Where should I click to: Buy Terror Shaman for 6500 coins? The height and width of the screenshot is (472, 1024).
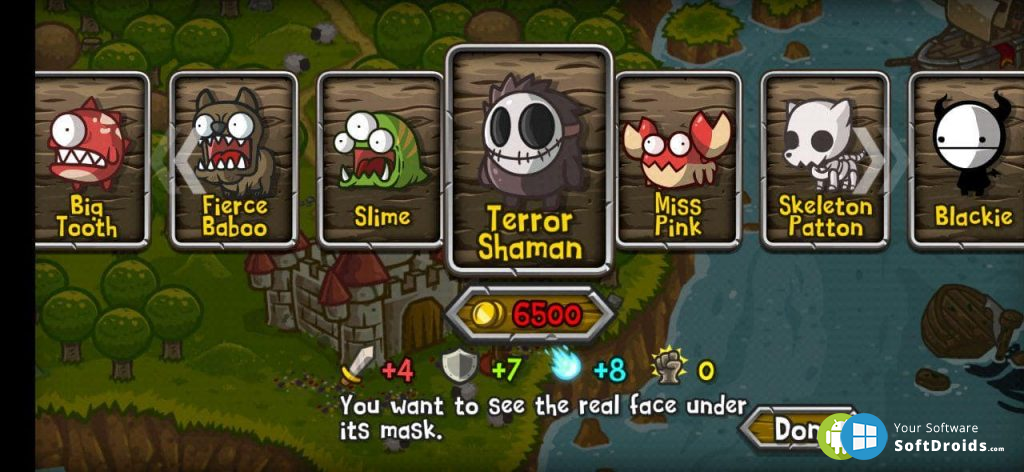coord(529,315)
